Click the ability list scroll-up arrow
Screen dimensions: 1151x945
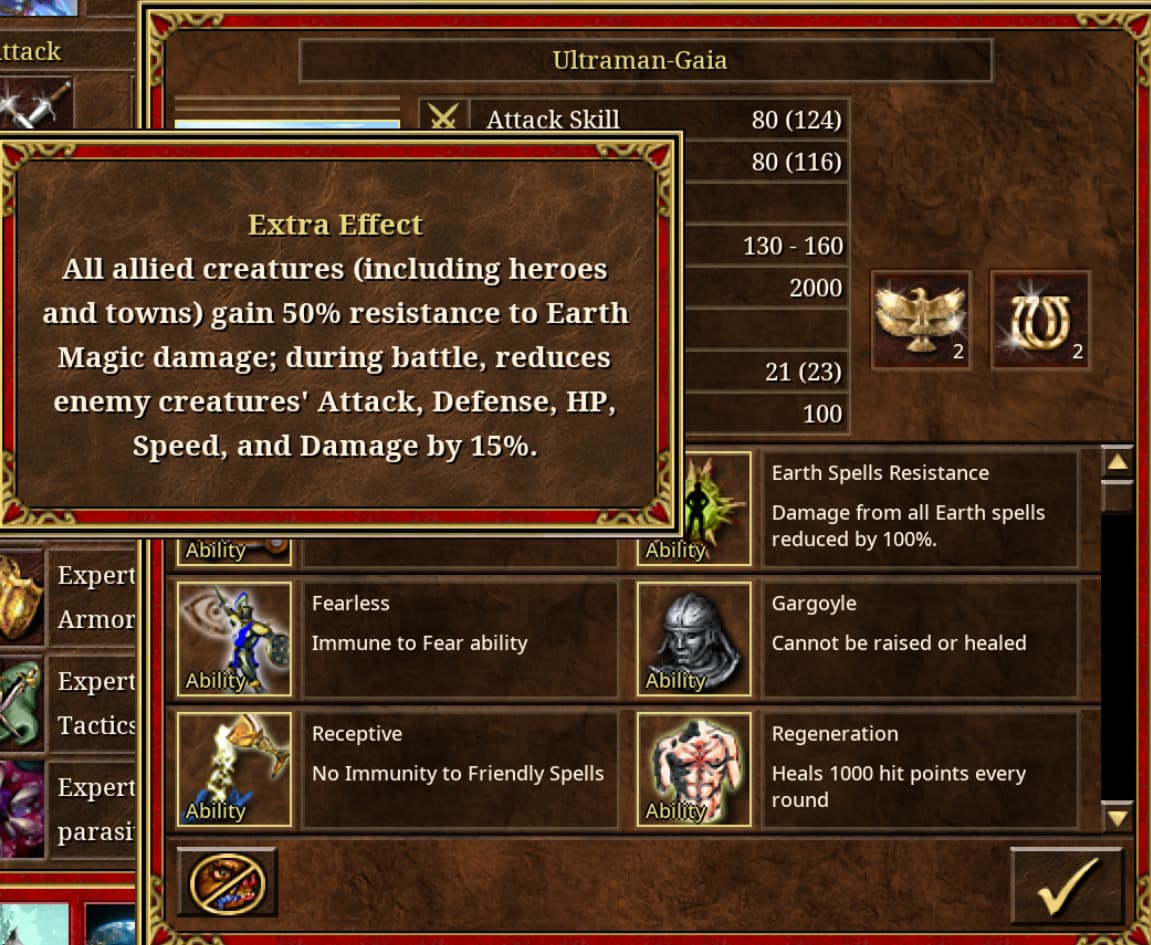(1117, 462)
